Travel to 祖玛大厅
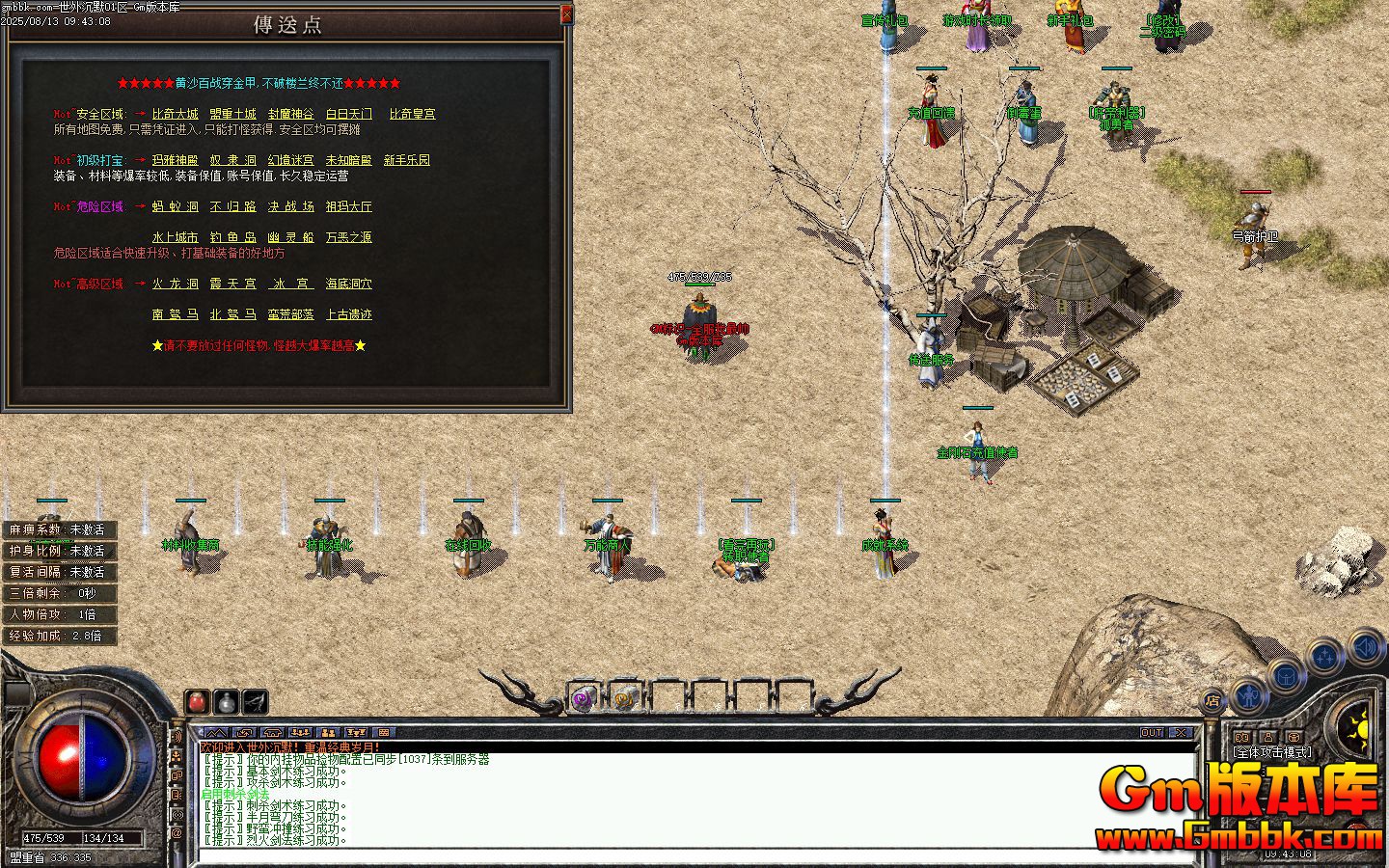The width and height of the screenshot is (1389, 868). click(x=348, y=206)
